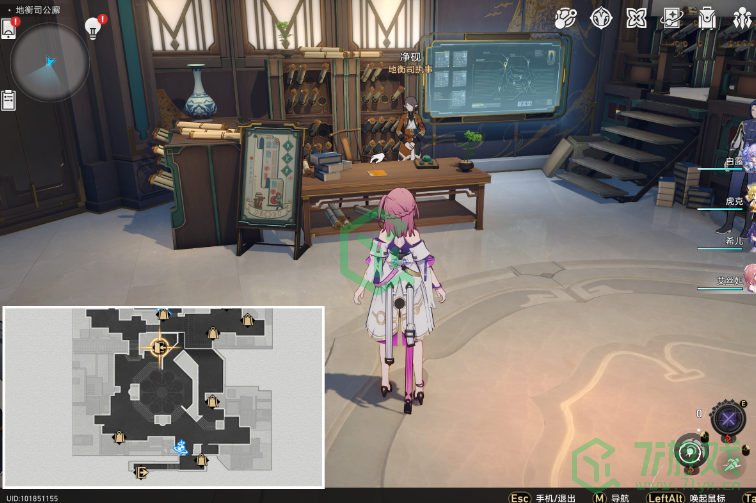Click the round attack button
Viewport: 756px width, 503px height.
[691, 452]
